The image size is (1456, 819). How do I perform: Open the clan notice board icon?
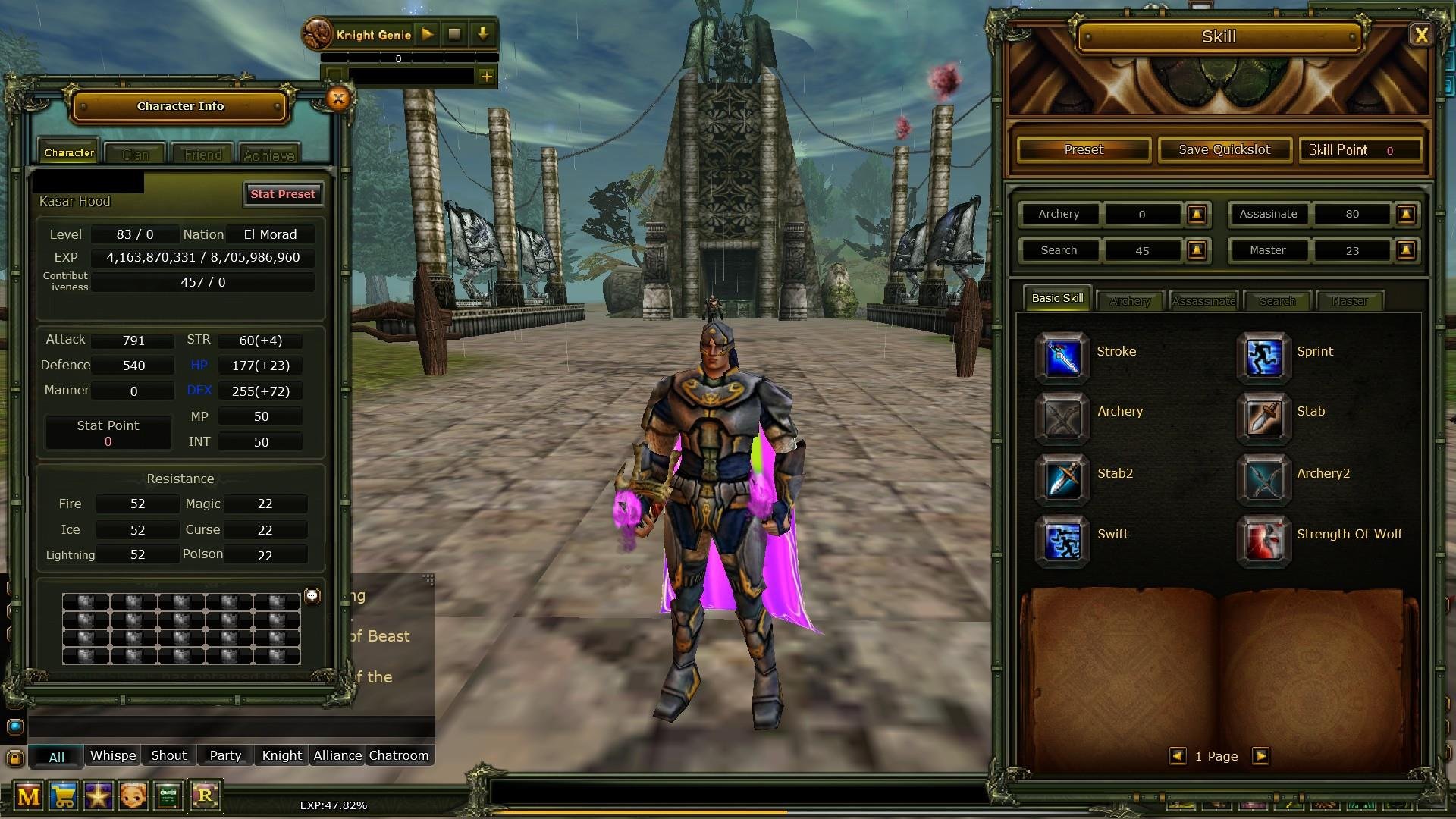coord(168,796)
